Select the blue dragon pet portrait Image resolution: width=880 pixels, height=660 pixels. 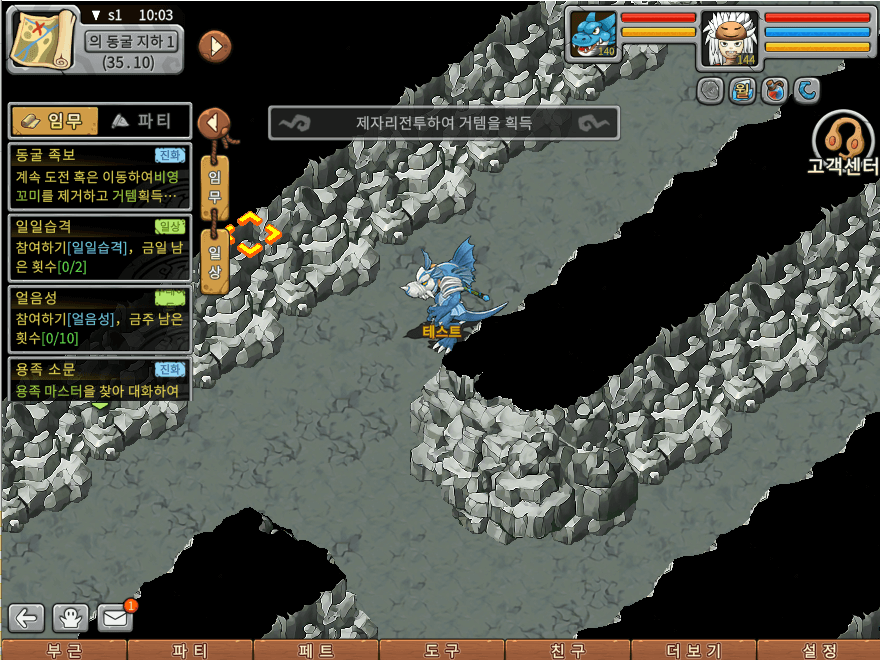(x=594, y=36)
